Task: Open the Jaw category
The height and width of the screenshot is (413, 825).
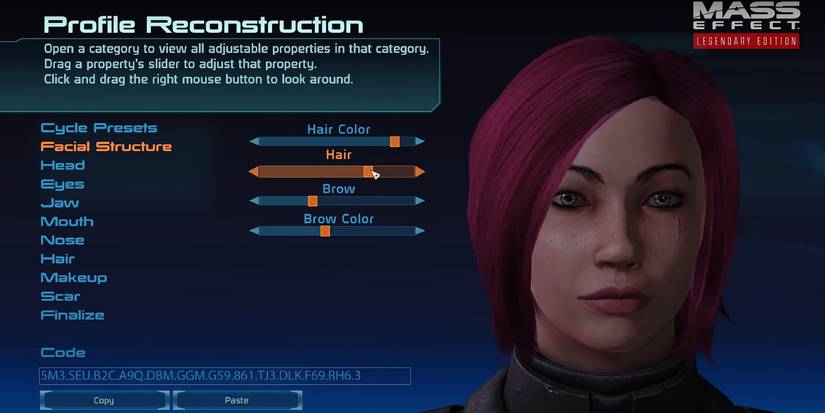Action: [59, 203]
